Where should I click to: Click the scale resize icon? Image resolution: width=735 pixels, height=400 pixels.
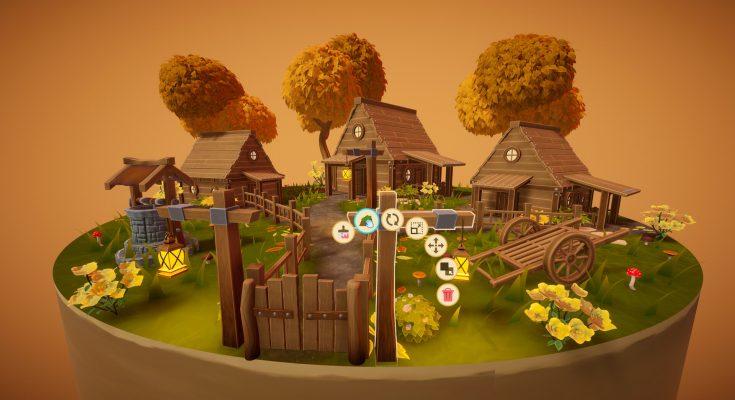(x=417, y=227)
